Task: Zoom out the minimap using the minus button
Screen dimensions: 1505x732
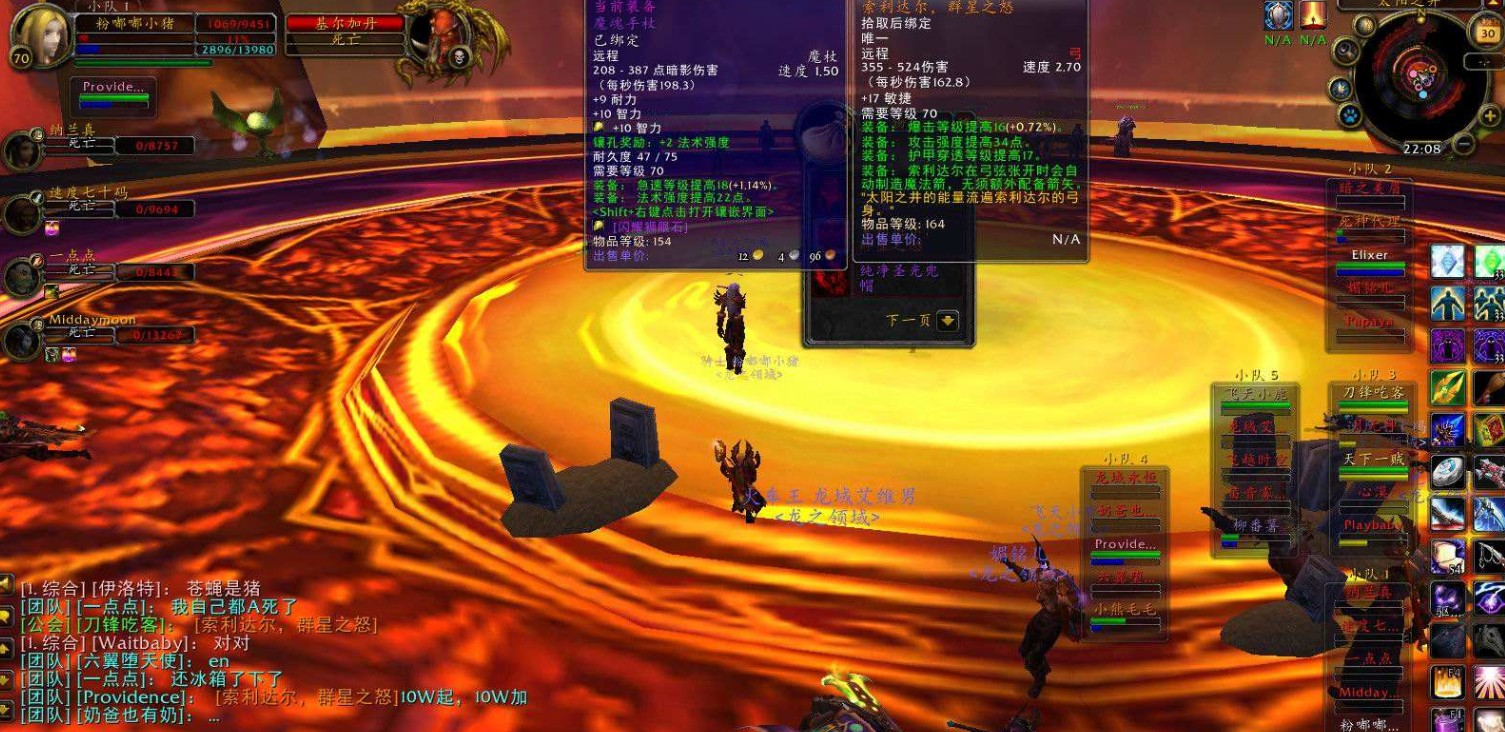Action: coord(1463,143)
